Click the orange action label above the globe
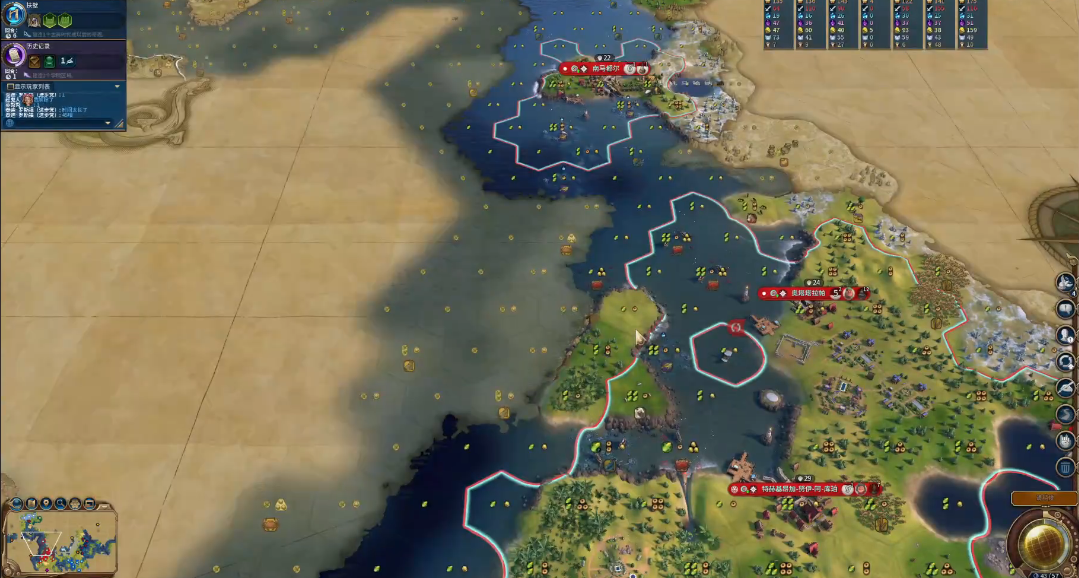 1044,498
